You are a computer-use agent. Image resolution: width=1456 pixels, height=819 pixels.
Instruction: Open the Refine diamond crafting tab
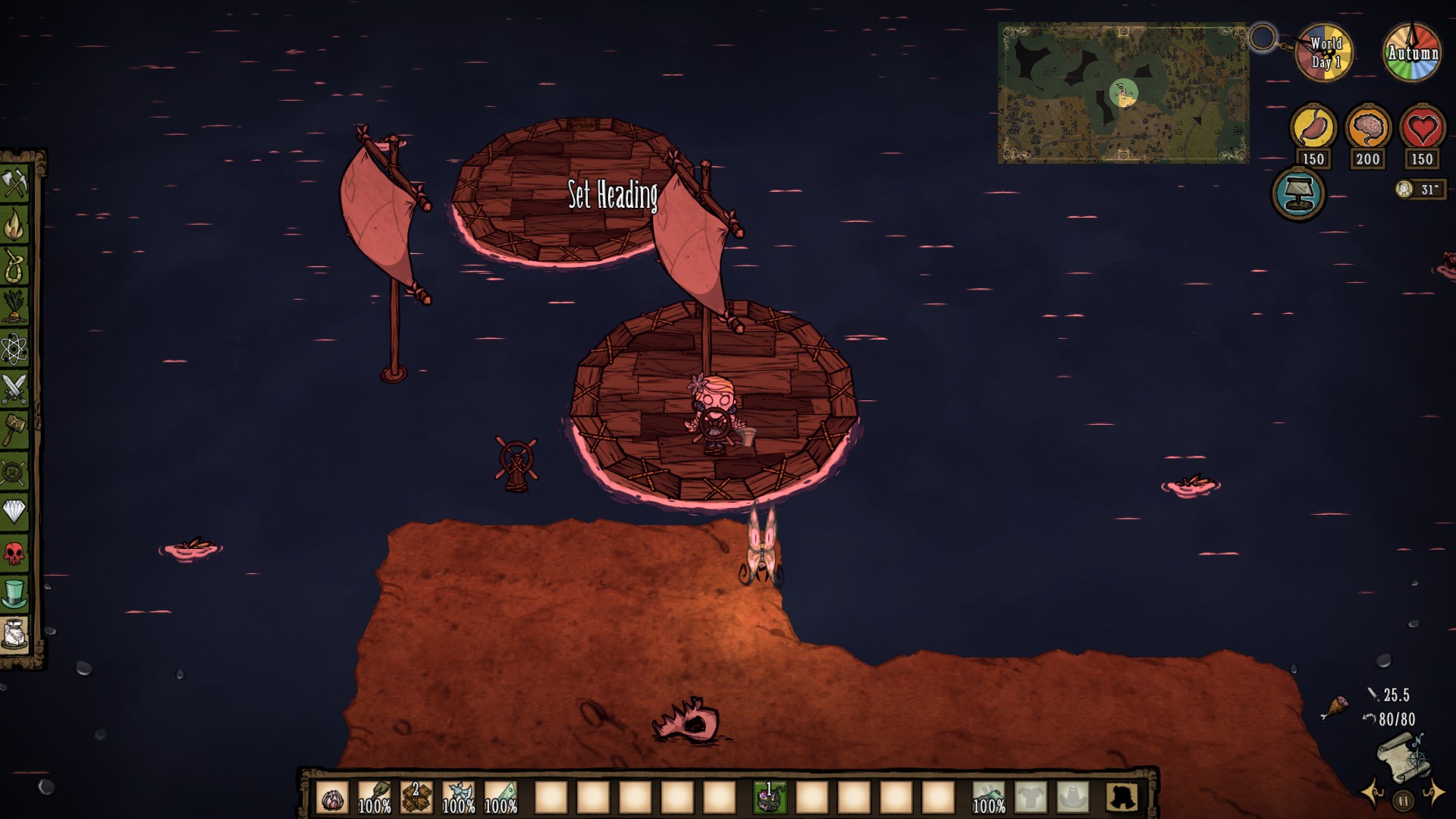tap(14, 512)
